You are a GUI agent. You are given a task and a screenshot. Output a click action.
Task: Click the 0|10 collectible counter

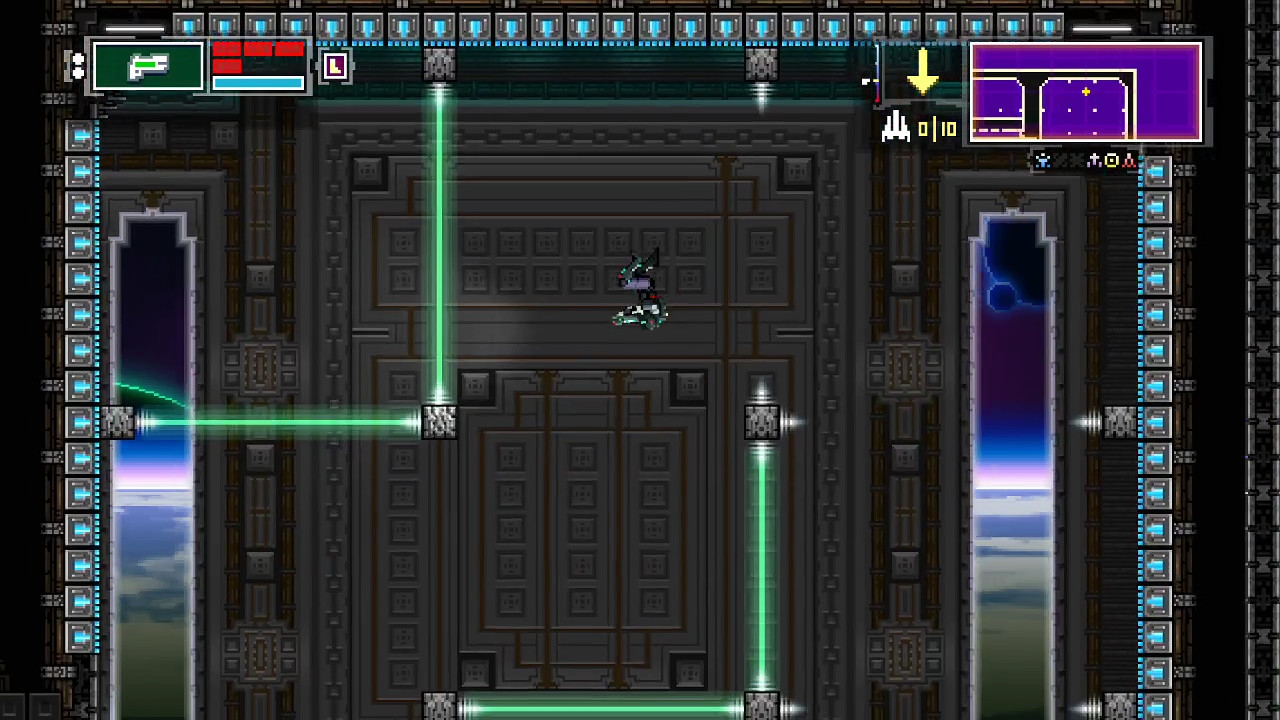(936, 128)
